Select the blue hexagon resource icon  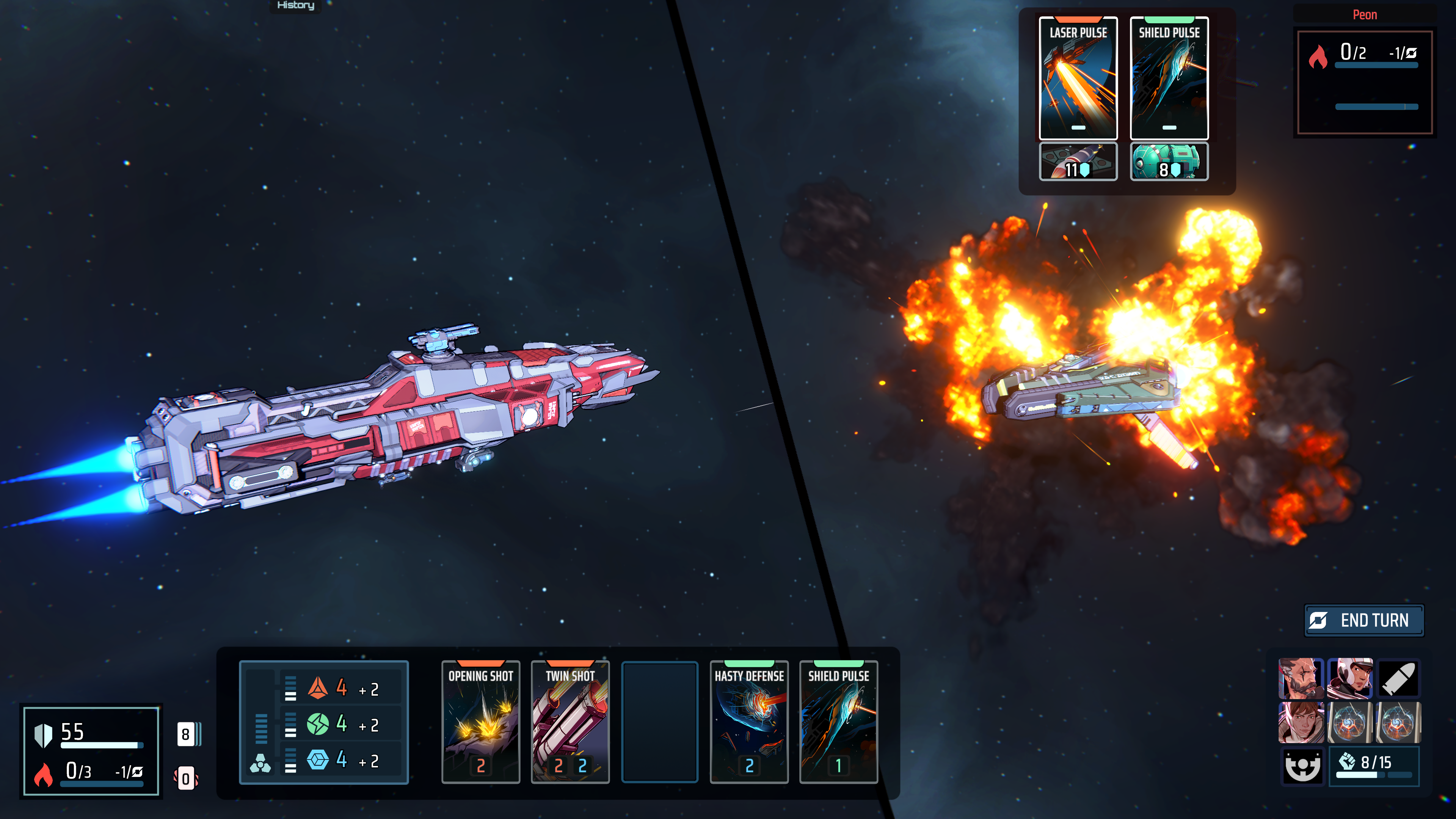[318, 759]
